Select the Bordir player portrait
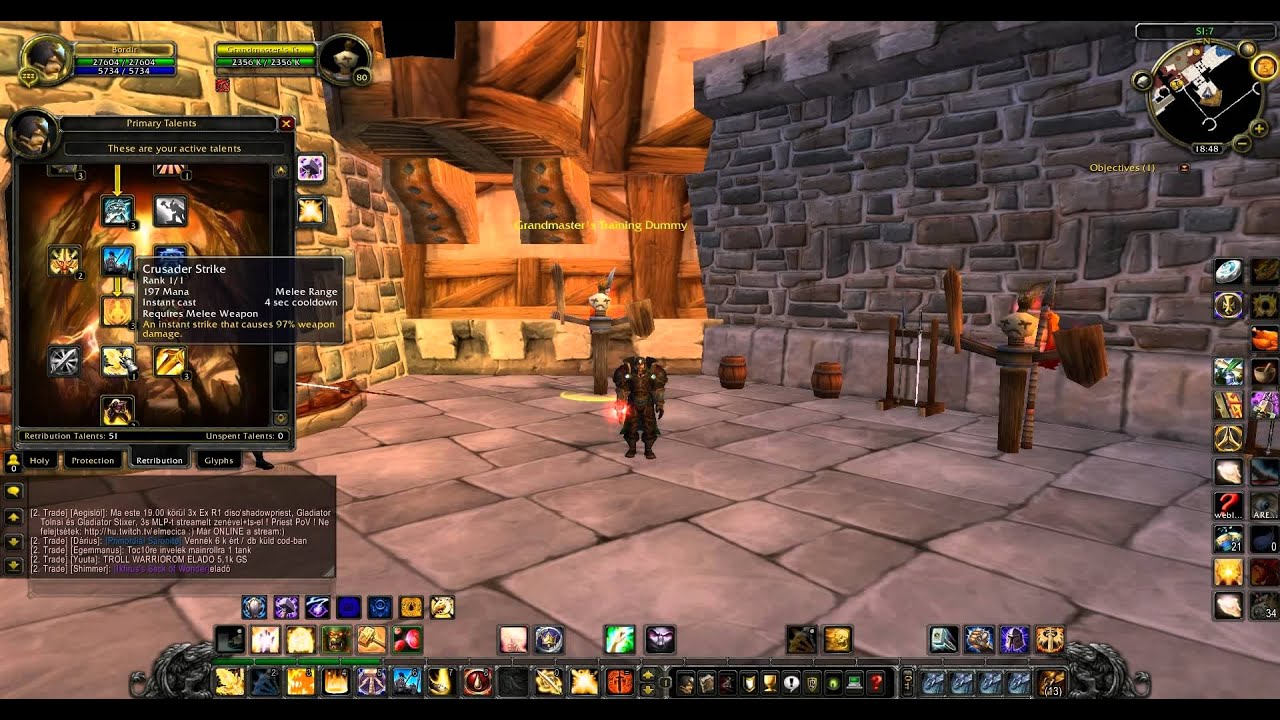Viewport: 1280px width, 720px height. click(x=45, y=57)
